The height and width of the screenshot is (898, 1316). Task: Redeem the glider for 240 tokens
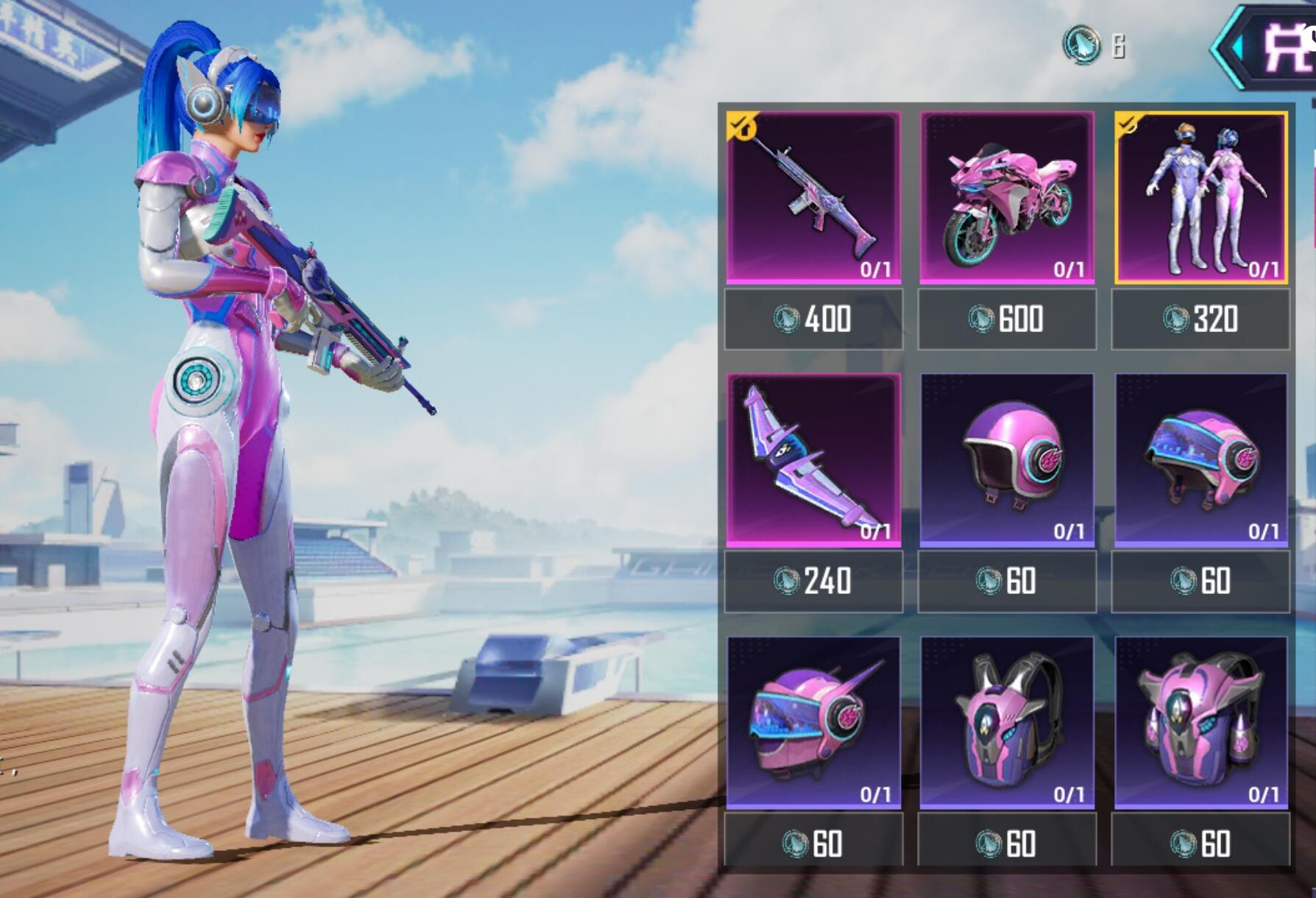click(813, 581)
